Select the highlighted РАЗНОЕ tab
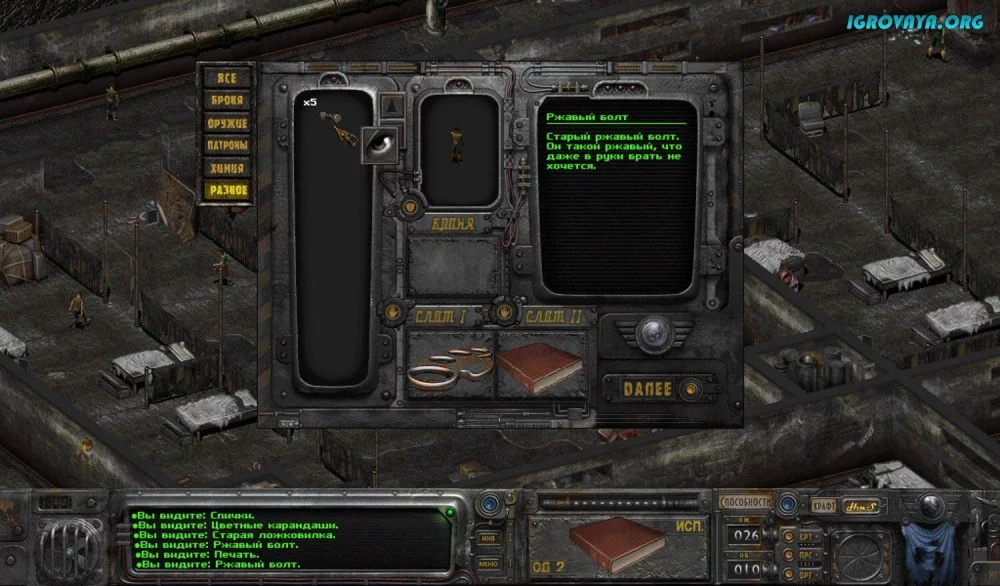The height and width of the screenshot is (586, 1000). tap(226, 190)
